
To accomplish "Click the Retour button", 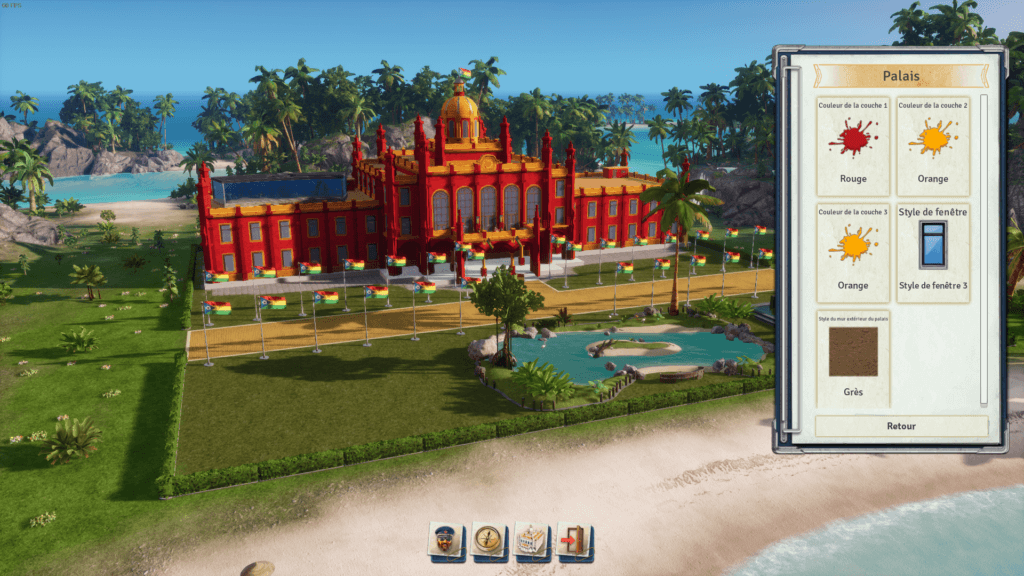I will [901, 426].
